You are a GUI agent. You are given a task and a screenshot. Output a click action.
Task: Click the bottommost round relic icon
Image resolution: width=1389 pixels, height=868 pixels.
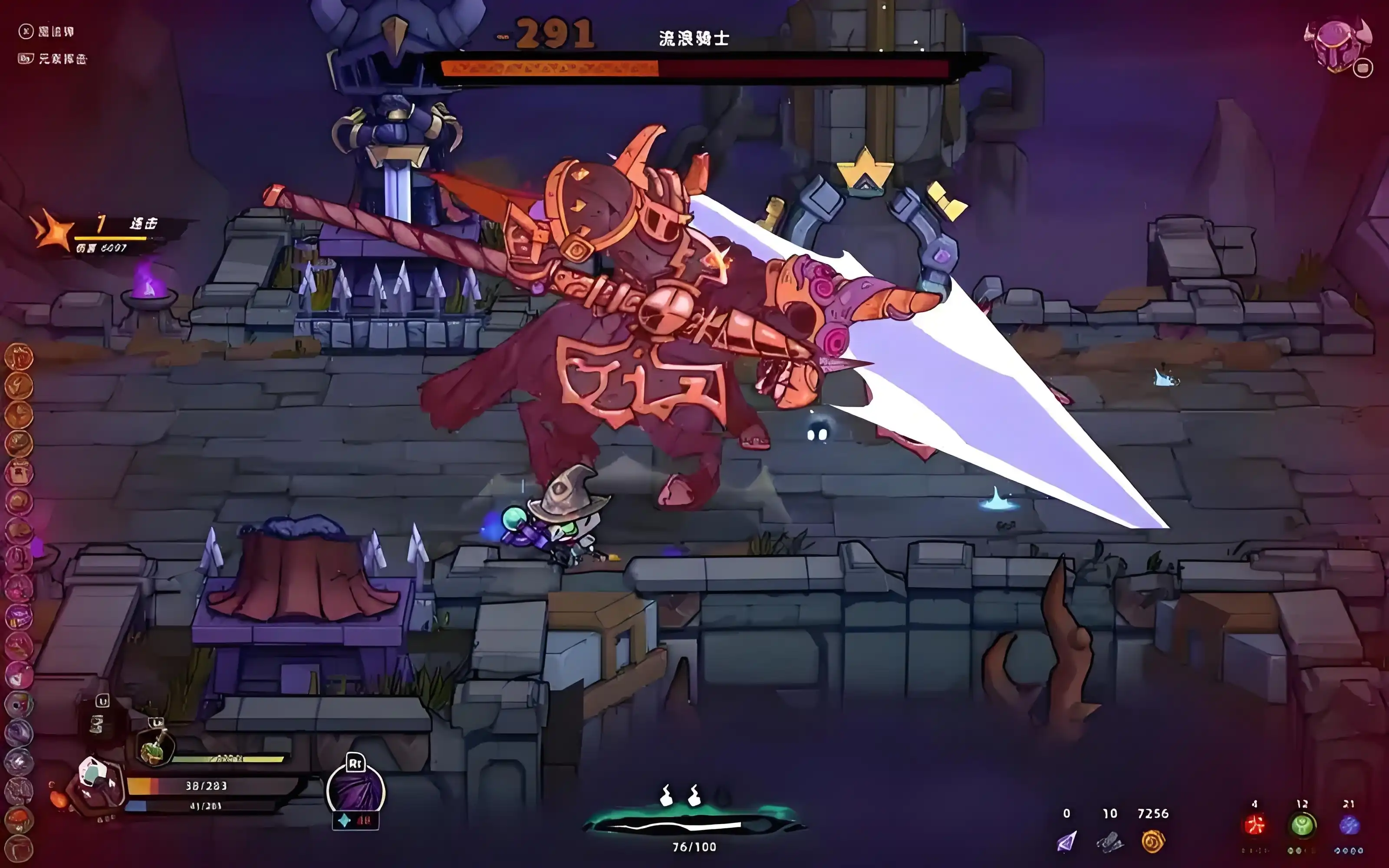point(19,848)
